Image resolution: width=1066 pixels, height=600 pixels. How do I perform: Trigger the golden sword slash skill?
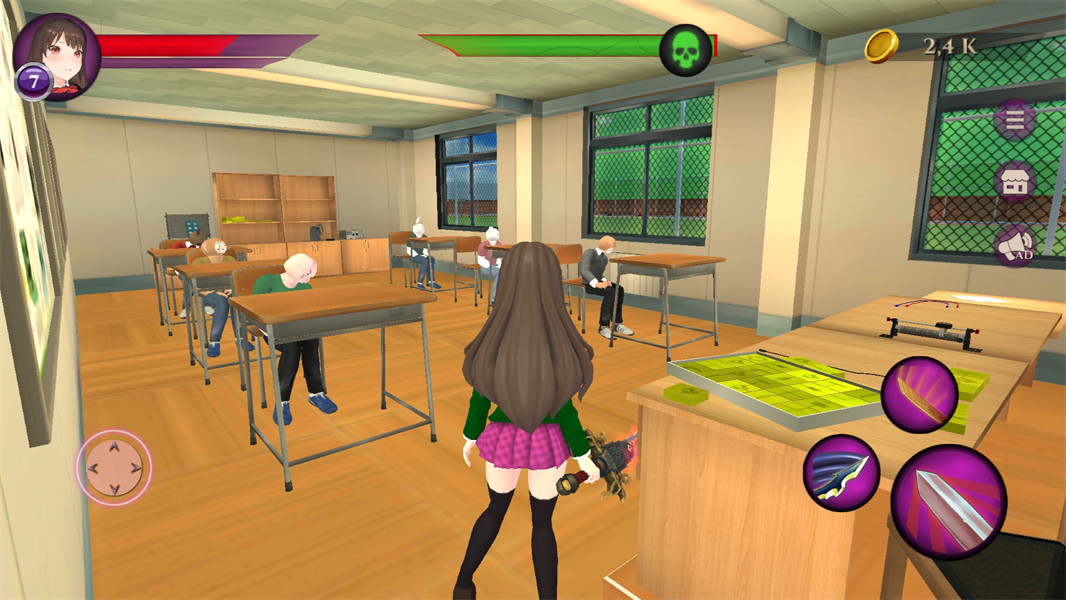coord(920,394)
